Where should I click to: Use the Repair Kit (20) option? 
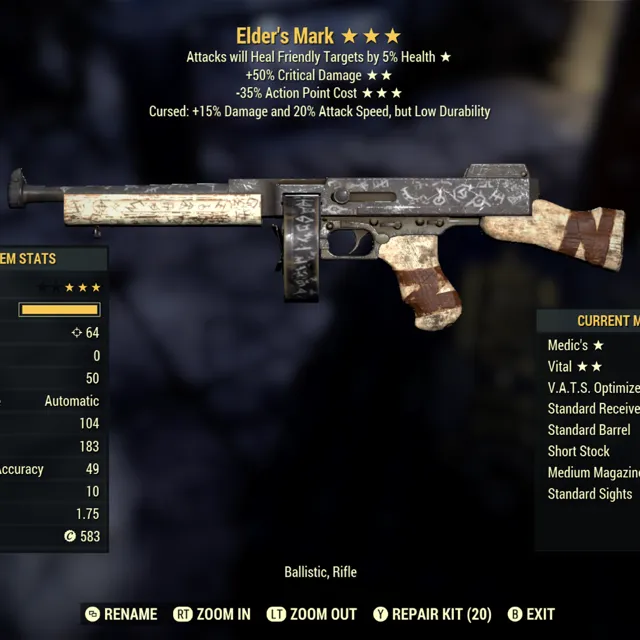coord(432,614)
